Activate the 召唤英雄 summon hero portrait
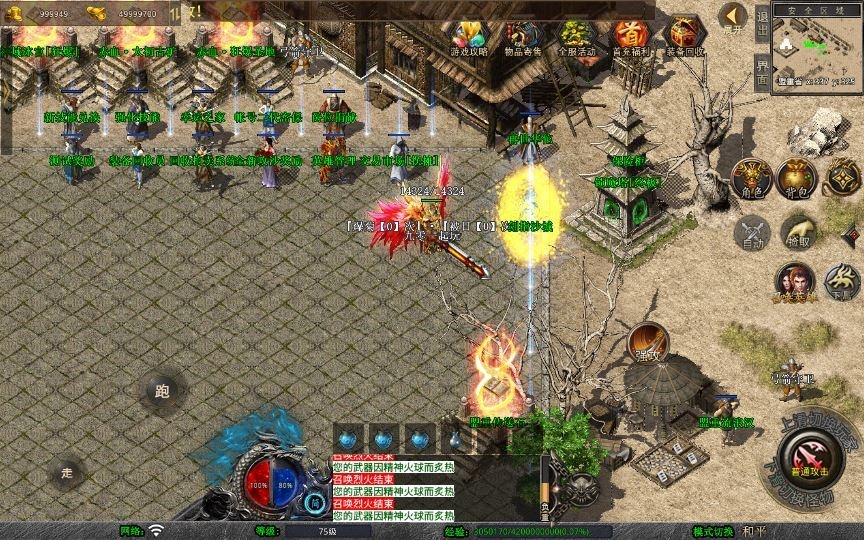Image resolution: width=864 pixels, height=540 pixels. [794, 282]
